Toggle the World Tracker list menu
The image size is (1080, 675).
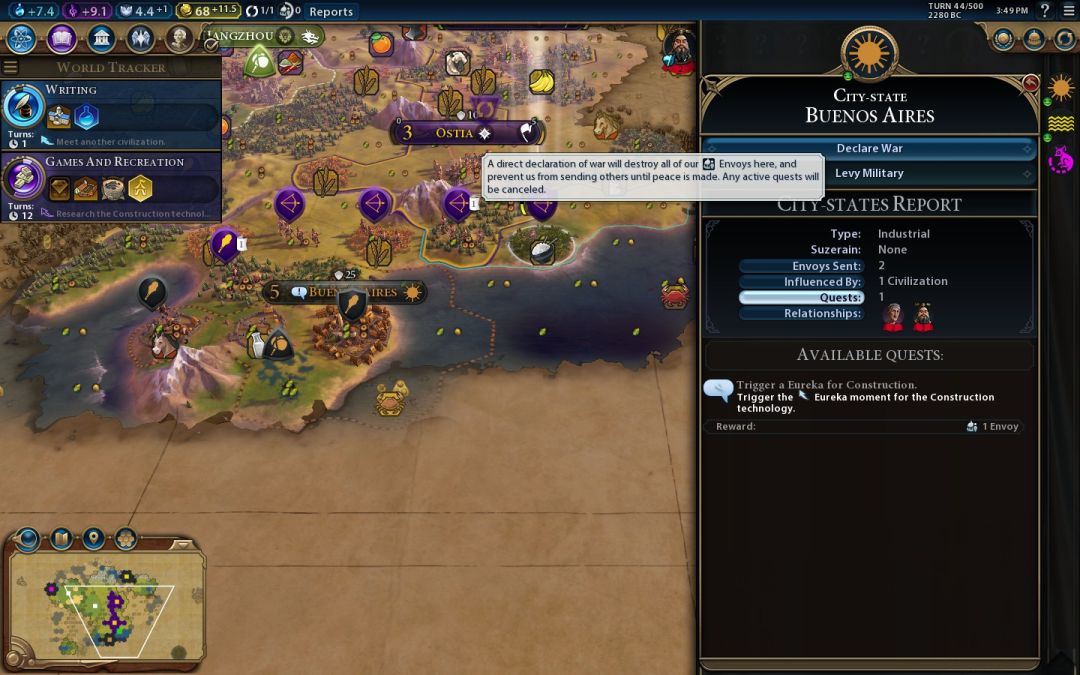(11, 67)
